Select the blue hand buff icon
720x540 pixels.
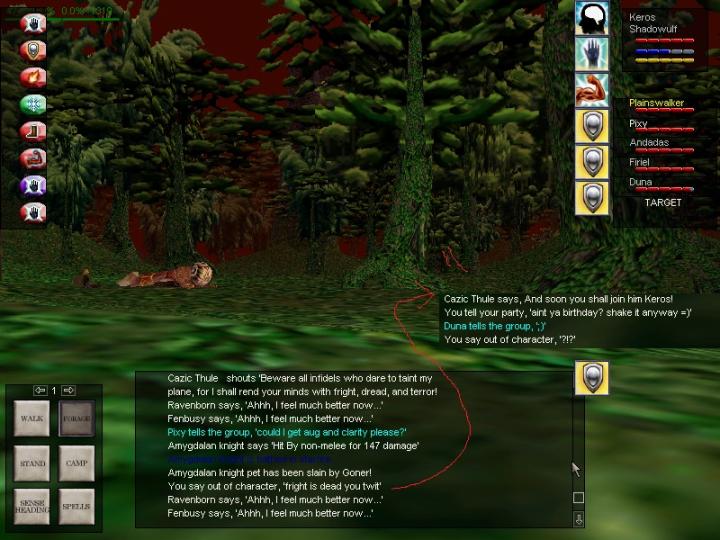pyautogui.click(x=592, y=54)
